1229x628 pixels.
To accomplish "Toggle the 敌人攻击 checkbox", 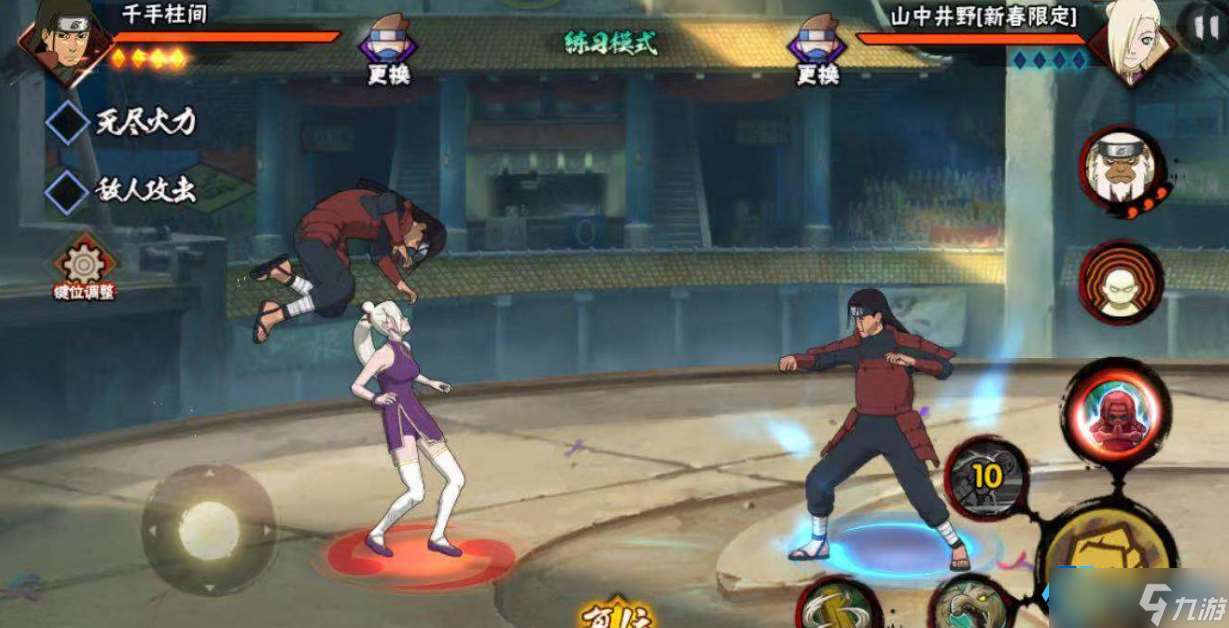I will click(69, 190).
